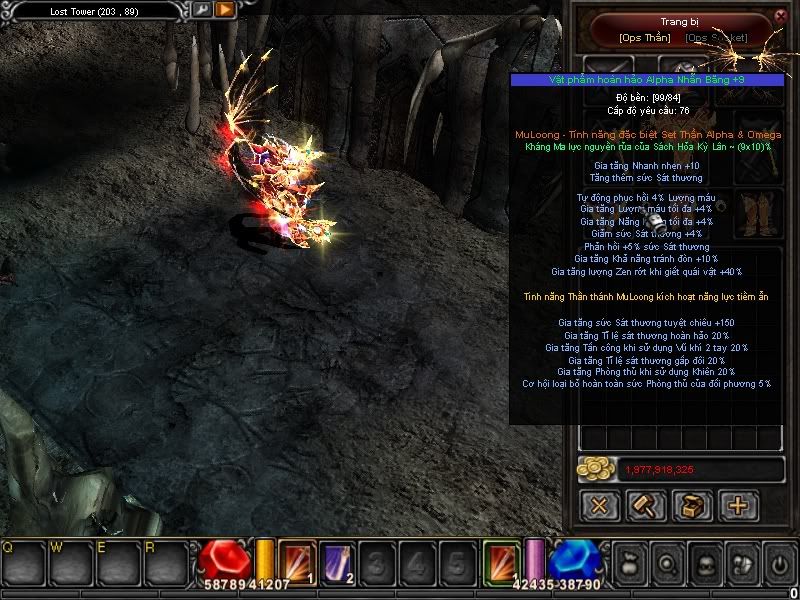Open the bag icon in bottom menu
Viewport: 800px width, 600px height.
click(629, 564)
